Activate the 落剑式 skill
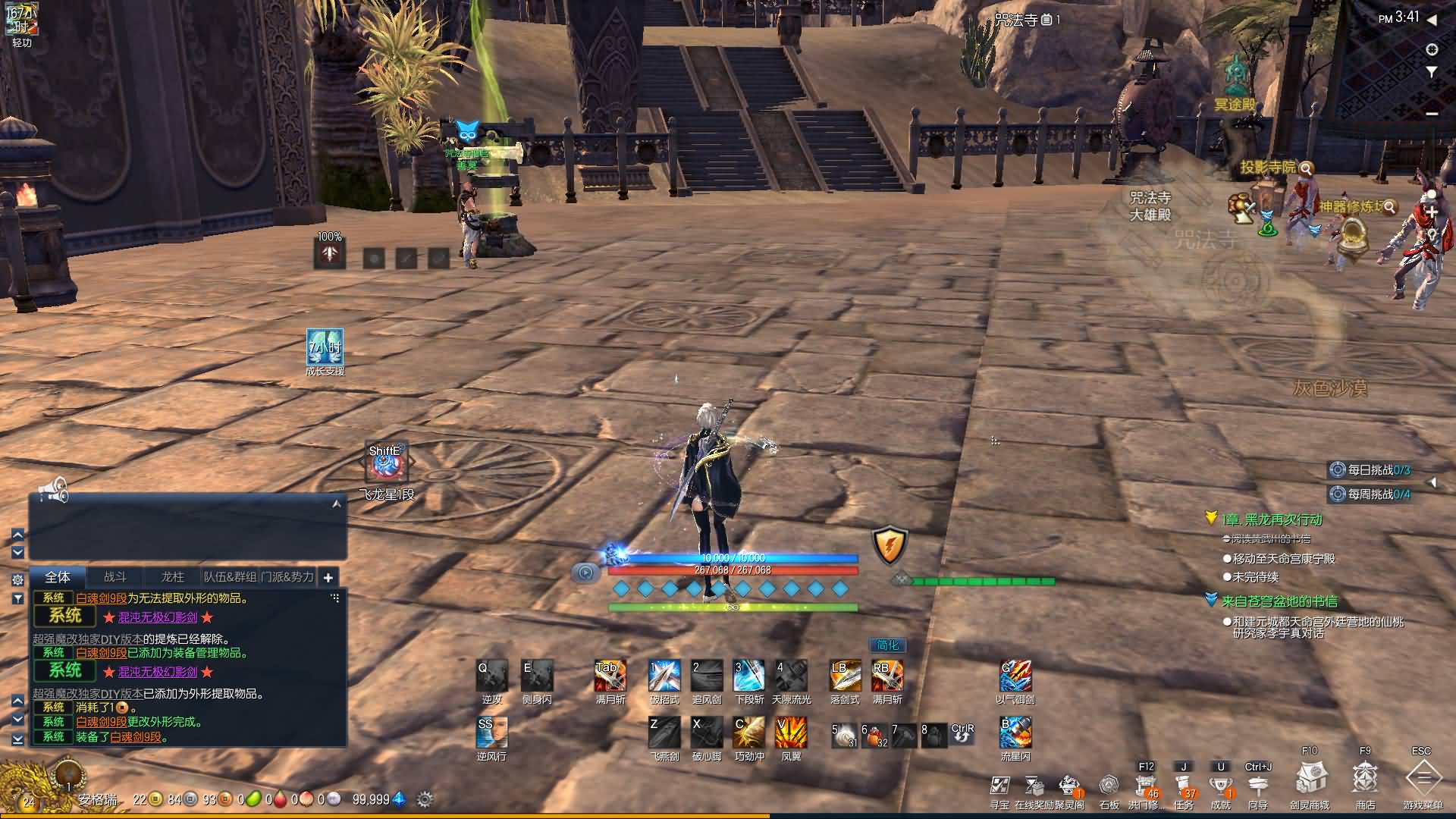 click(x=845, y=676)
